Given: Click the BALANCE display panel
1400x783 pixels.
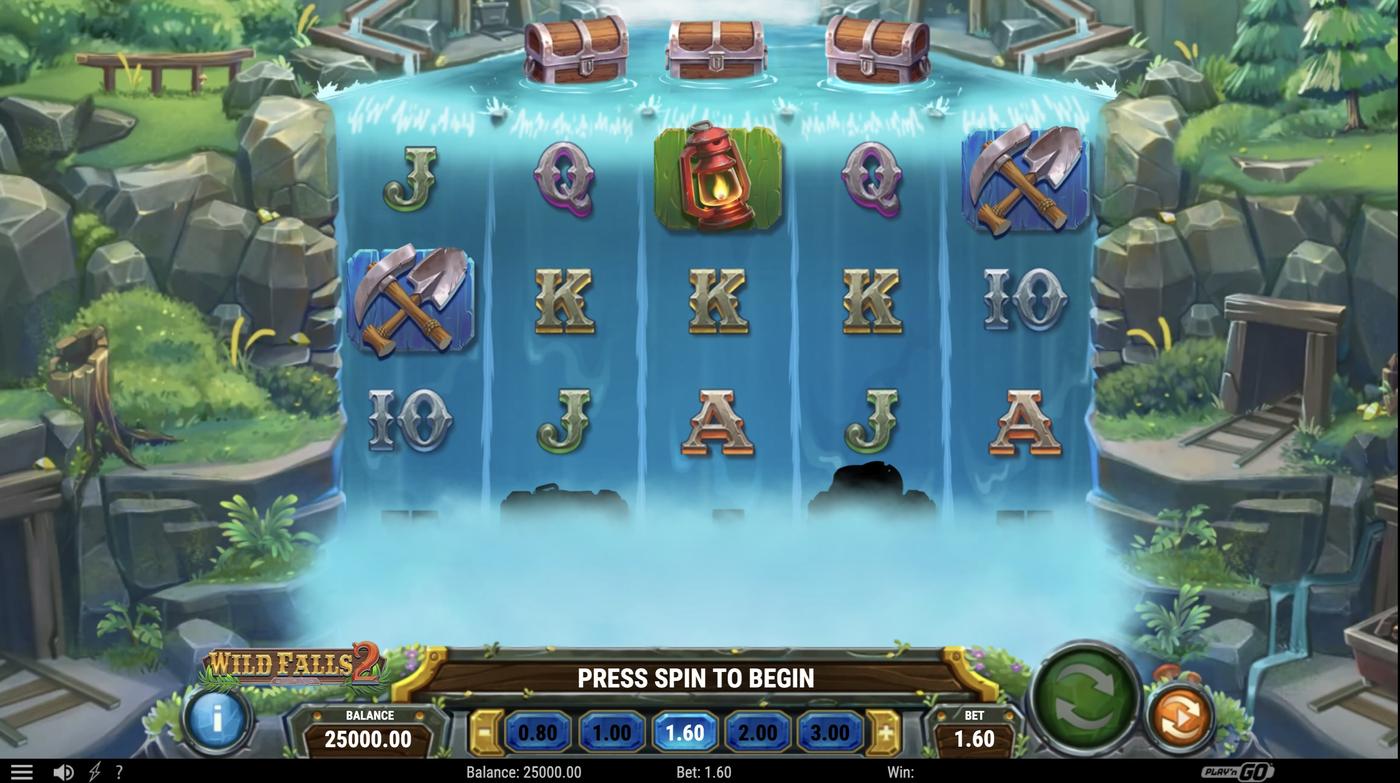Looking at the screenshot, I should (x=367, y=728).
